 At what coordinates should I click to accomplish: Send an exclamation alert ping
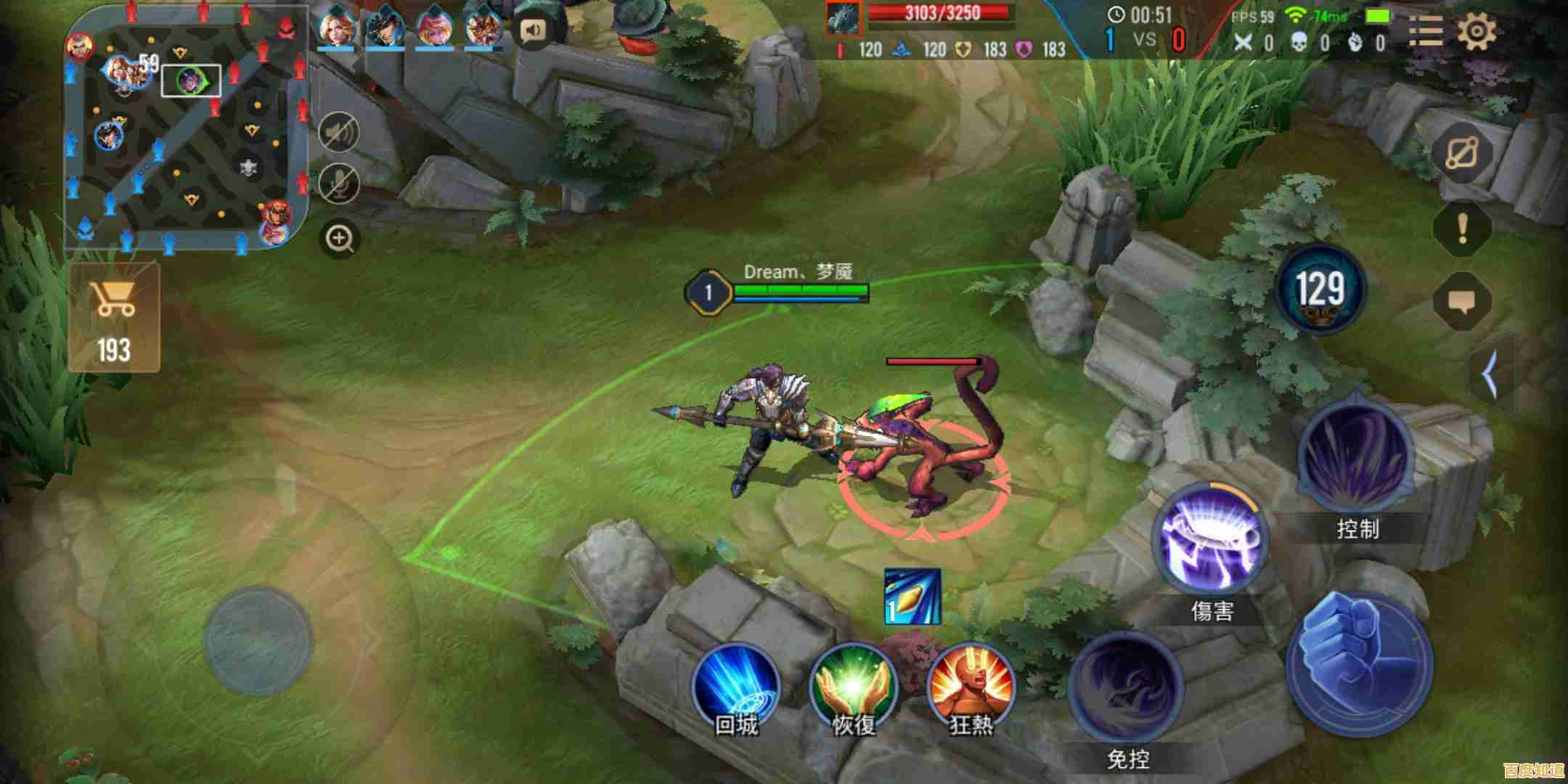point(1462,229)
